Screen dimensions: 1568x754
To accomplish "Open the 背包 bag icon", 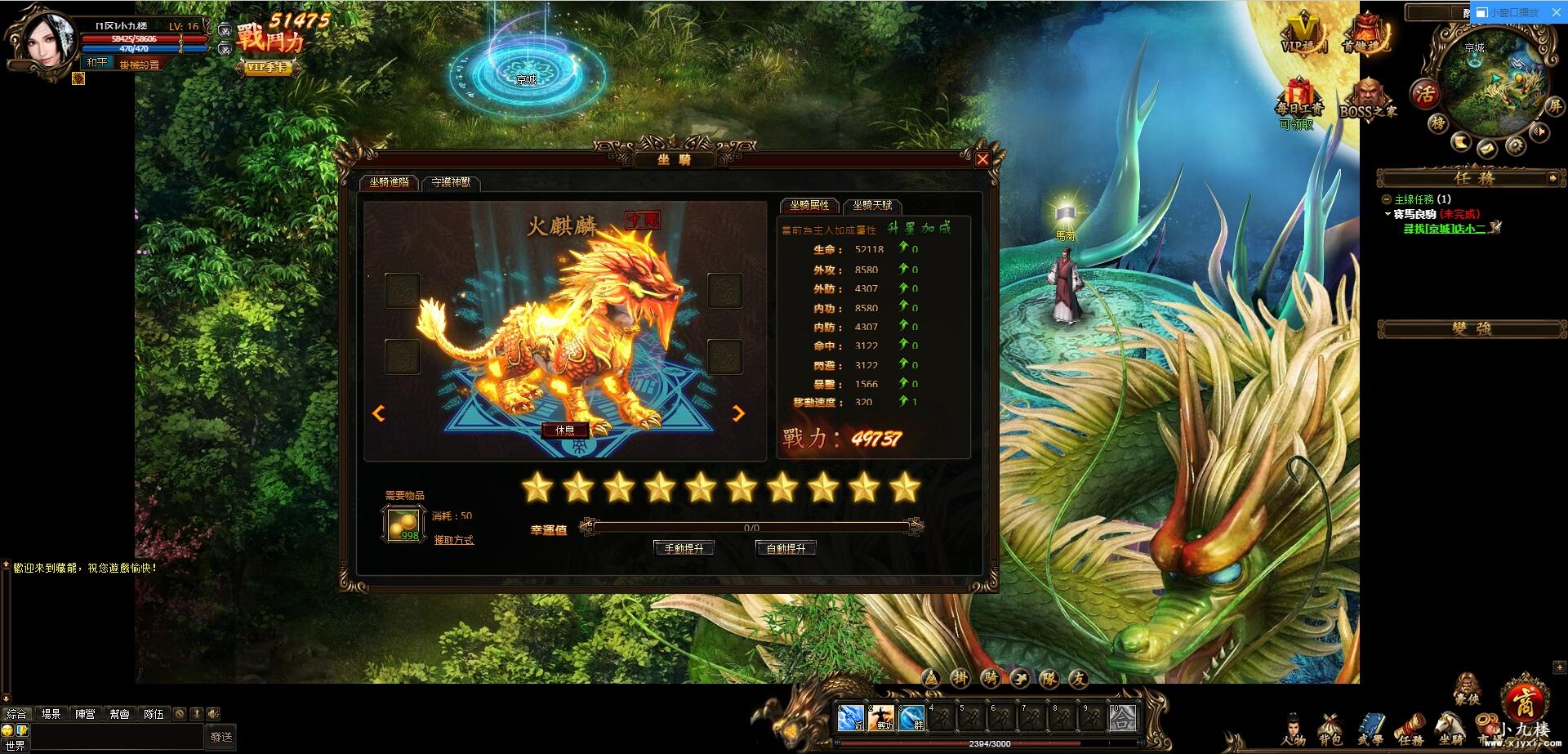I will pos(1329,725).
